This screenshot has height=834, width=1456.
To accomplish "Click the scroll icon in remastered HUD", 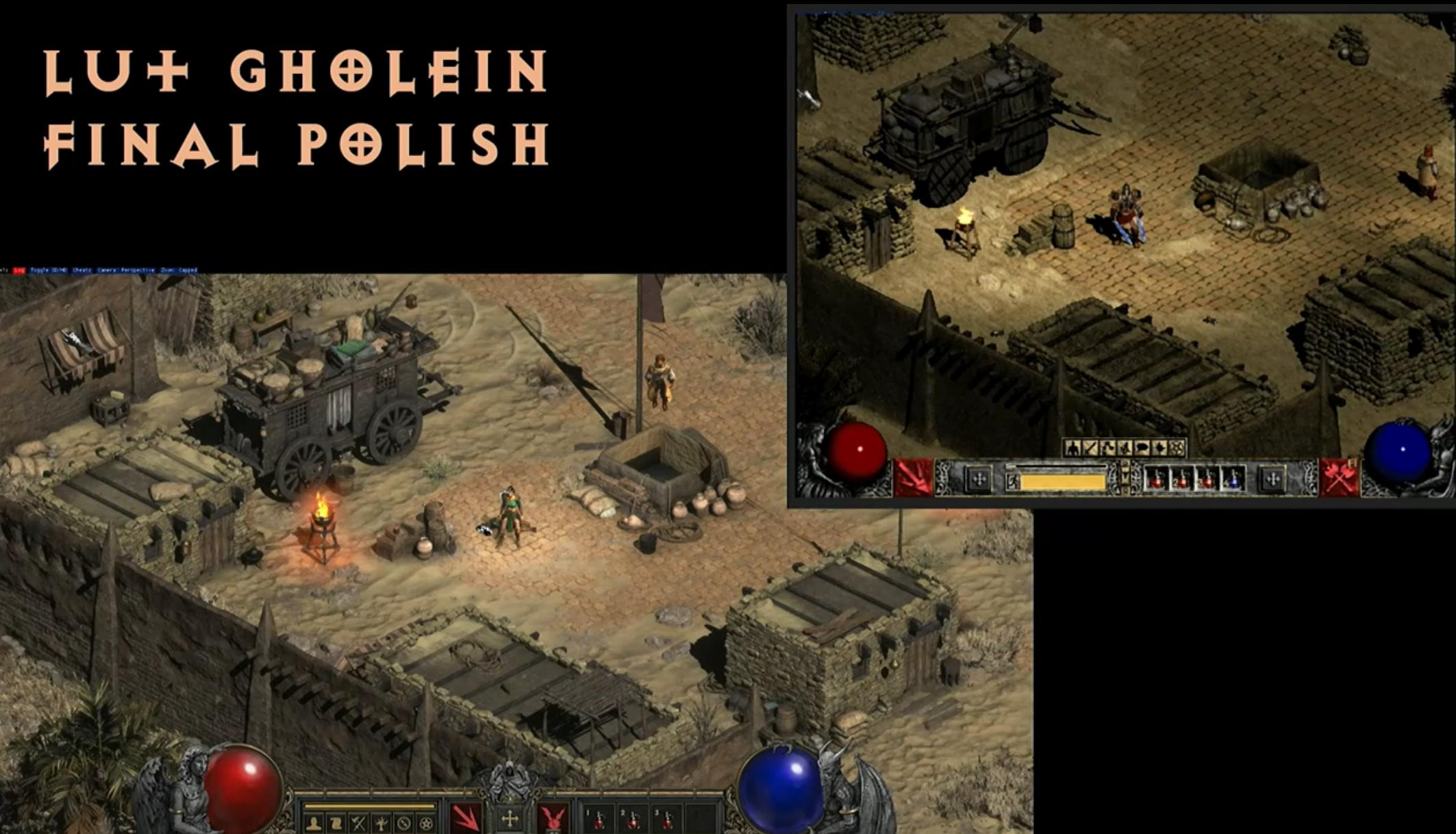I will pyautogui.click(x=336, y=823).
